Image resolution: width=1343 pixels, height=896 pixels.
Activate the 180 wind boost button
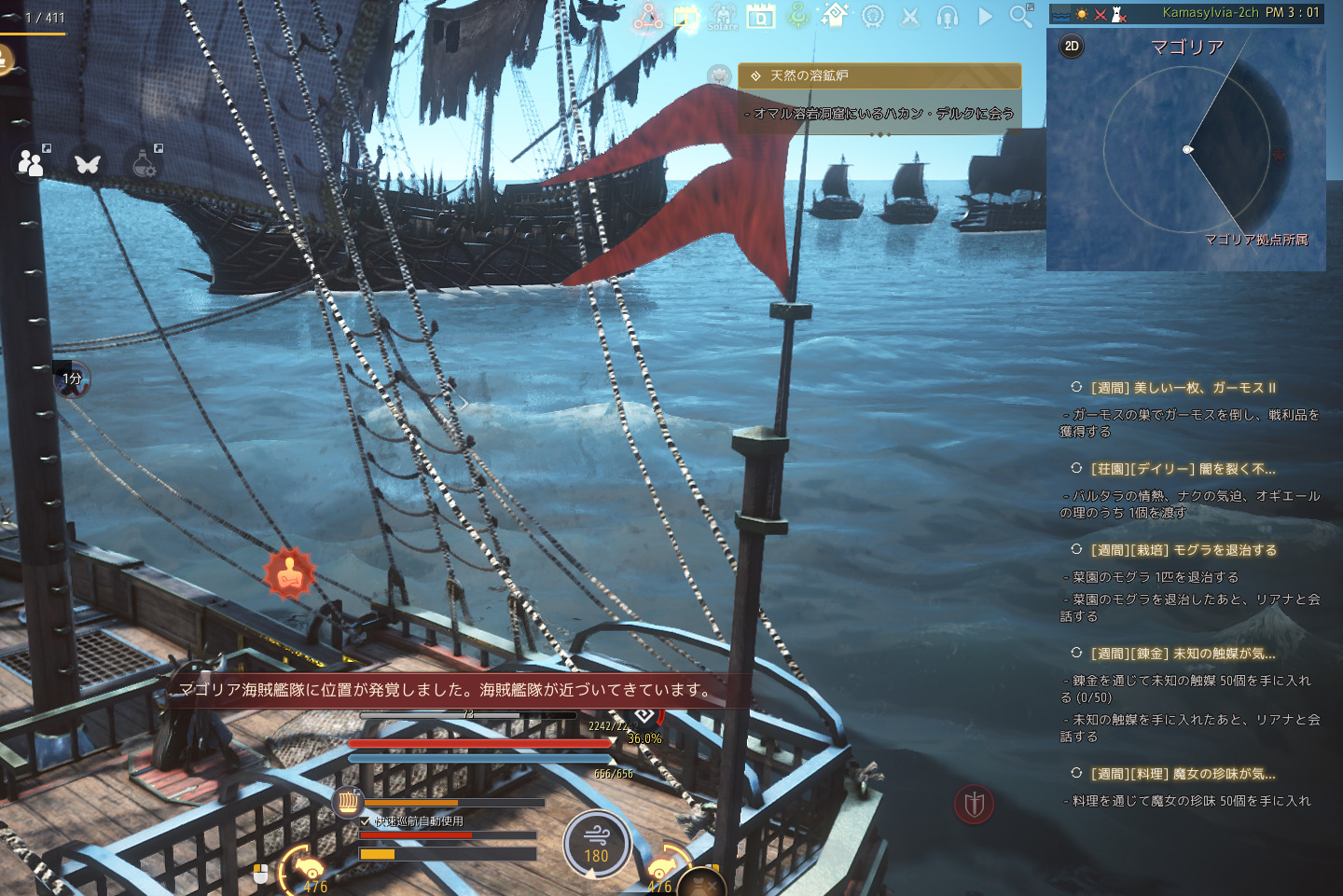598,843
